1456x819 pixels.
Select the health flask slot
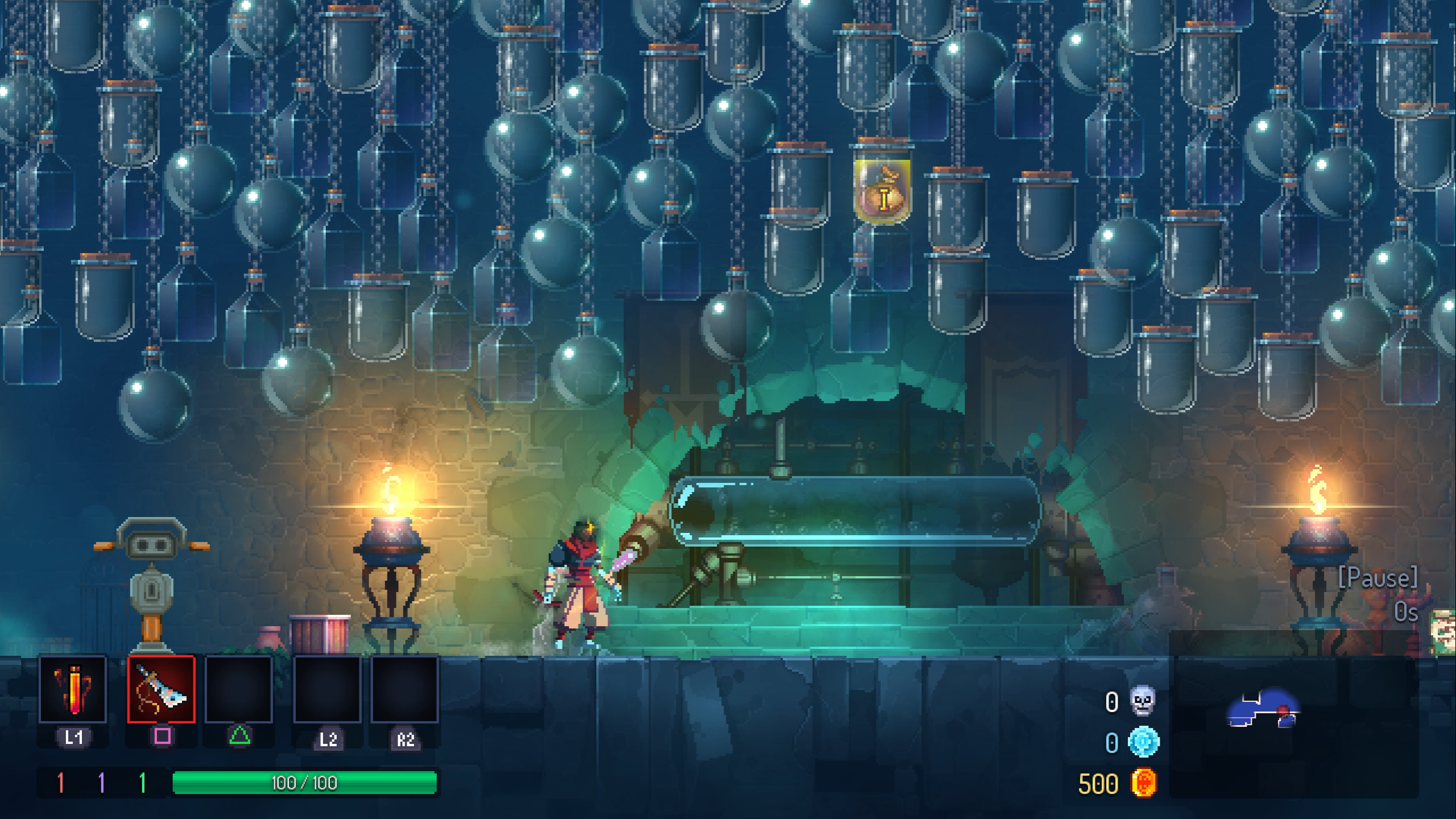coord(73,689)
